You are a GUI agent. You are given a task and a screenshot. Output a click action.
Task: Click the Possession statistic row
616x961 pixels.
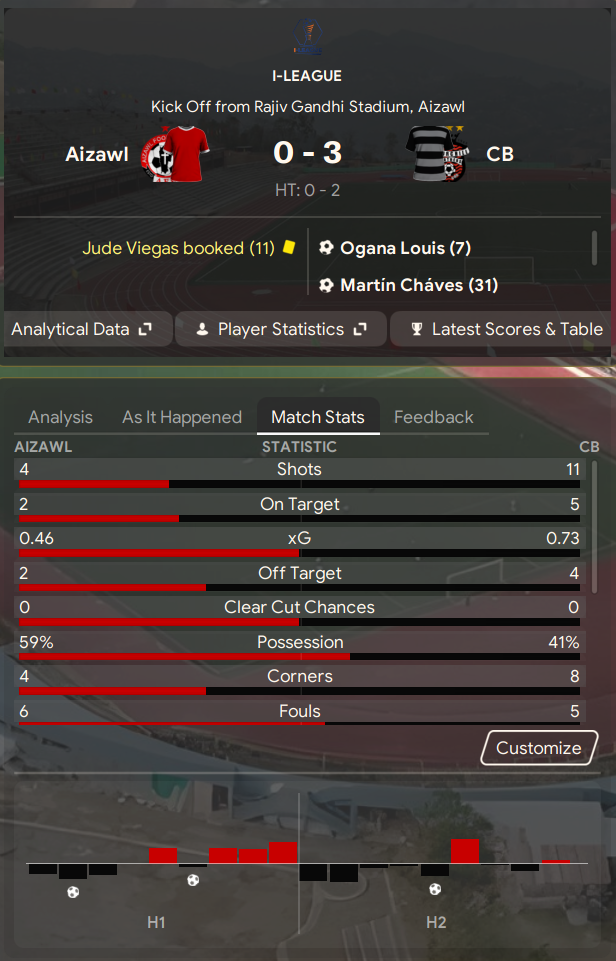(x=299, y=643)
